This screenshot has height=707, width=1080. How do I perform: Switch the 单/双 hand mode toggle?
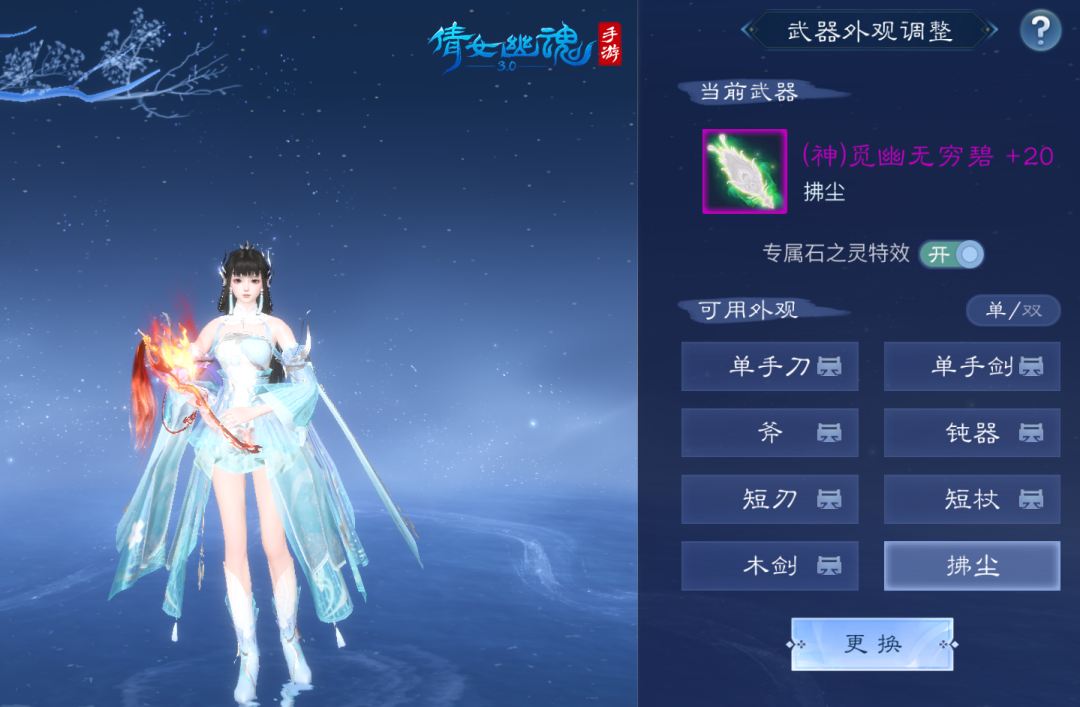pos(1012,311)
